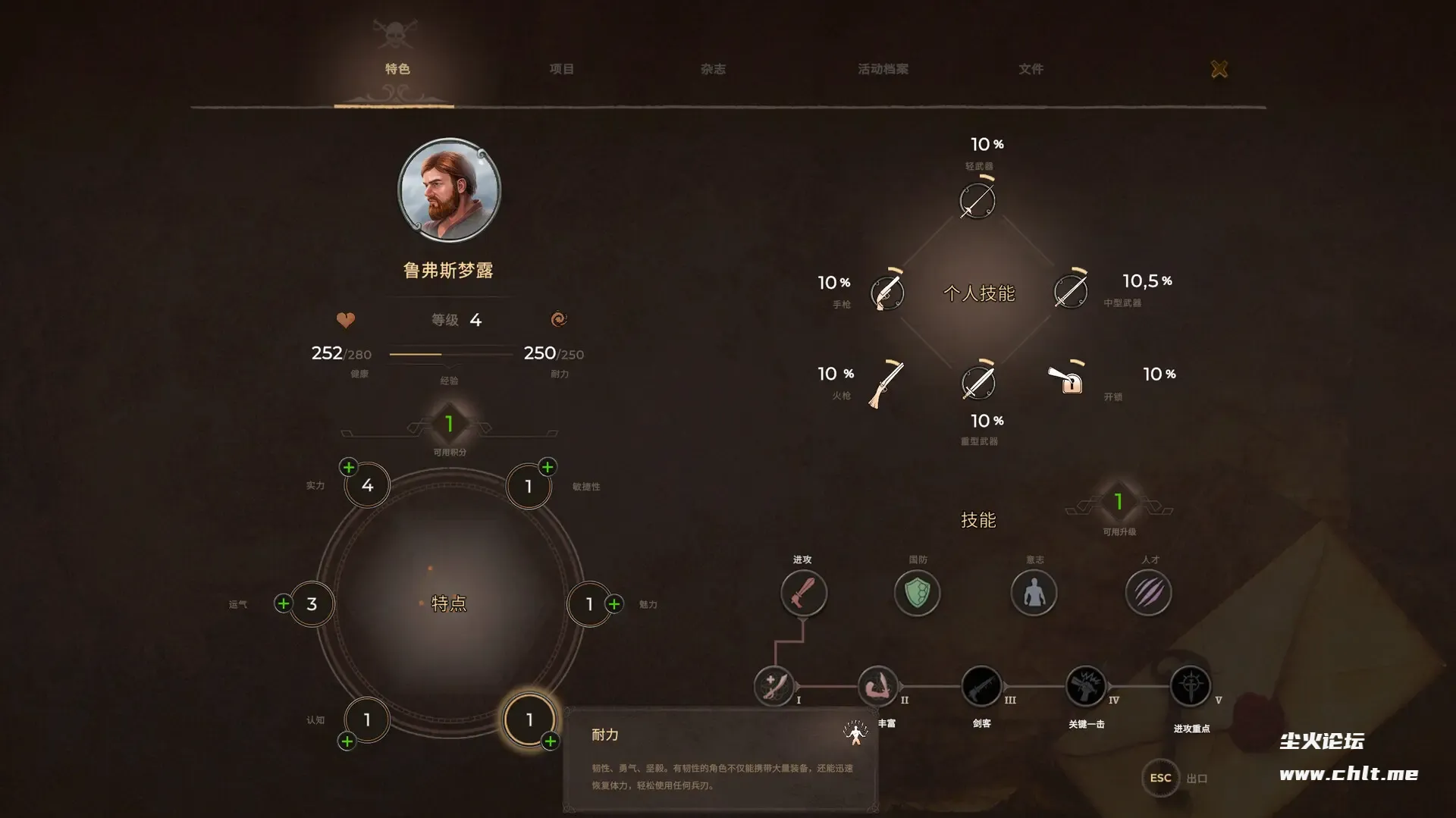This screenshot has width=1456, height=818.
Task: Select the 进攻重点 tier V skill
Action: point(1191,686)
